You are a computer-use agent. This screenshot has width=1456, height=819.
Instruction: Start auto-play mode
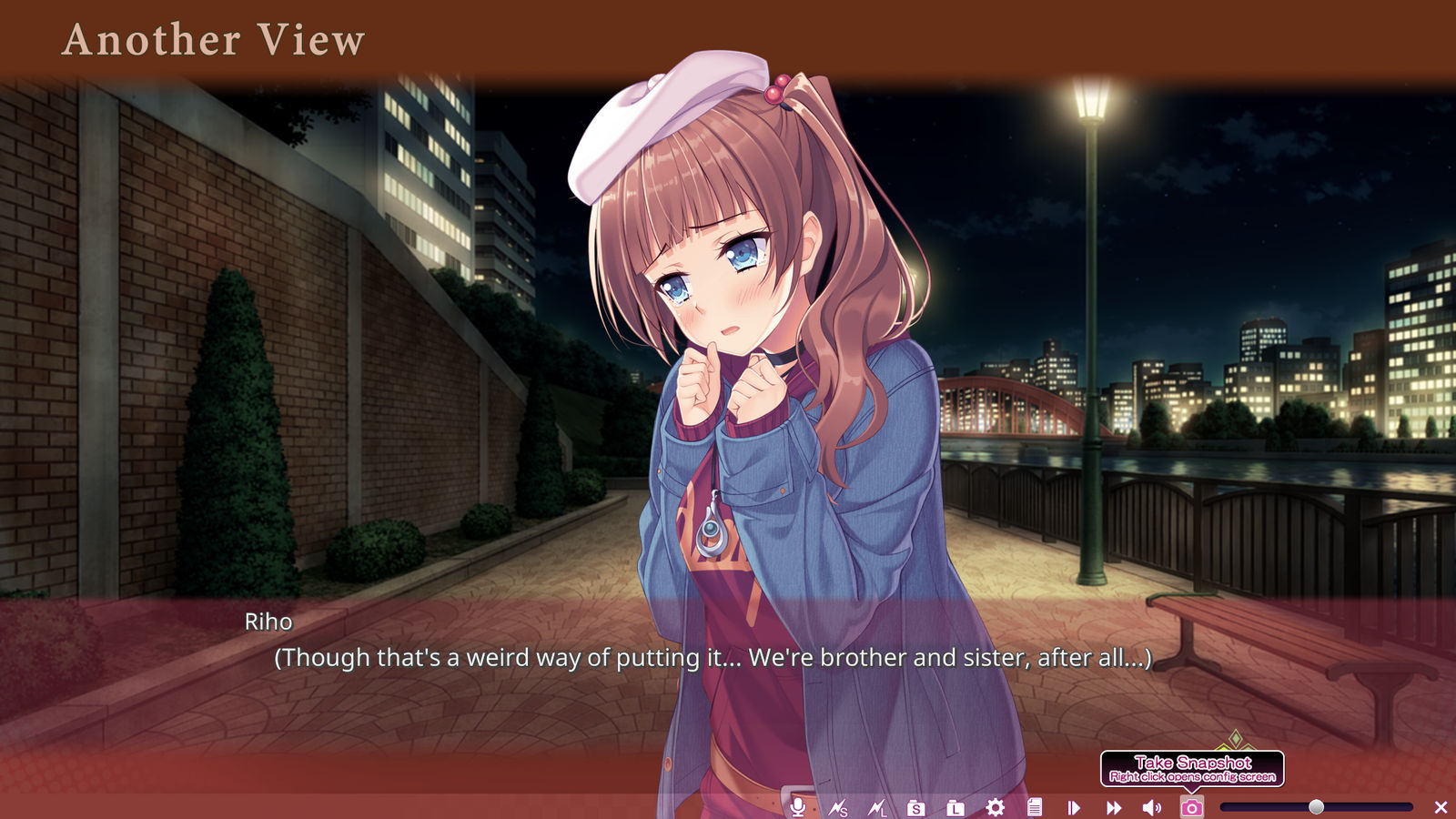click(x=1074, y=807)
